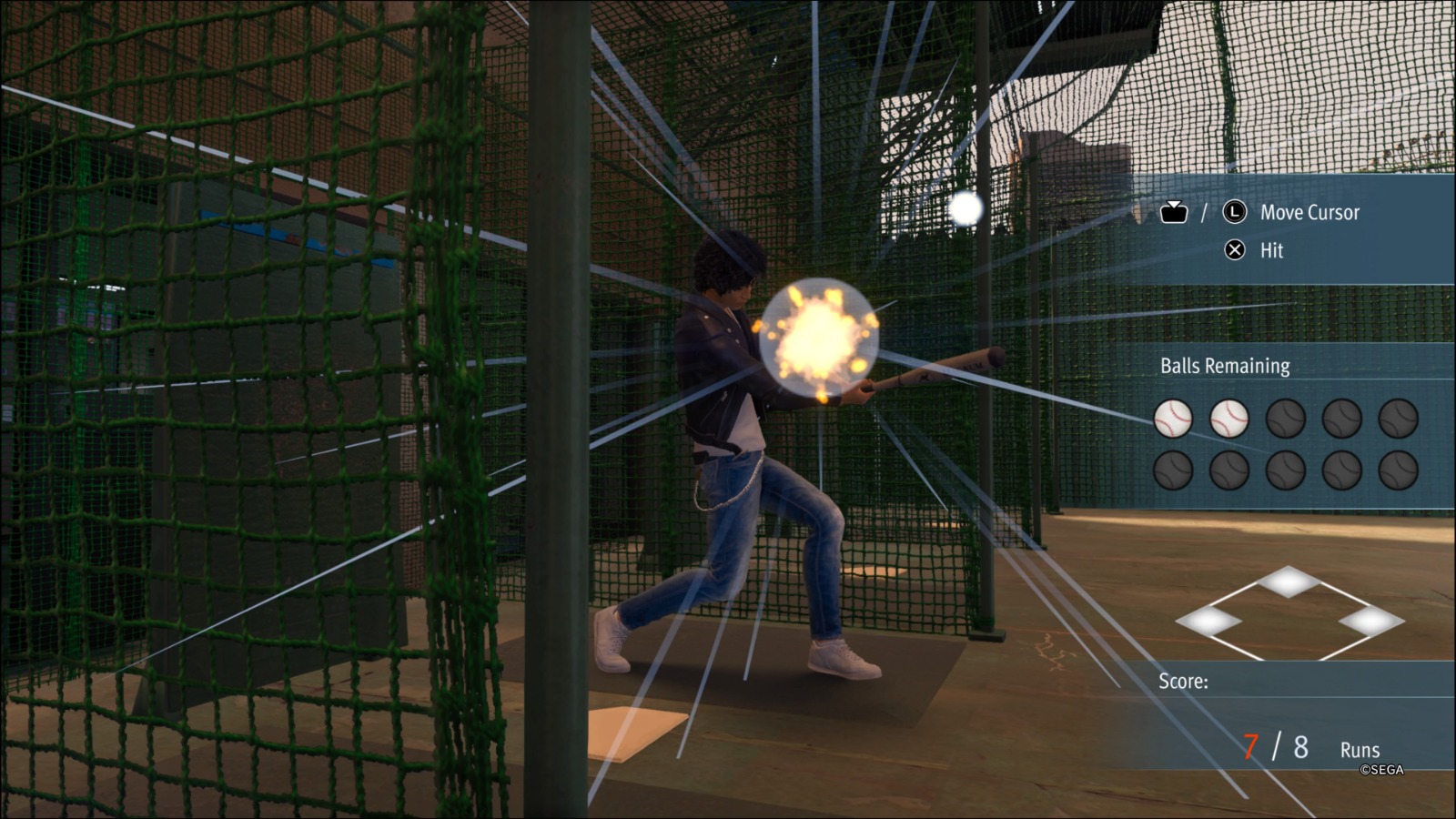Select the first white baseball under Balls Remaining

pyautogui.click(x=1173, y=420)
